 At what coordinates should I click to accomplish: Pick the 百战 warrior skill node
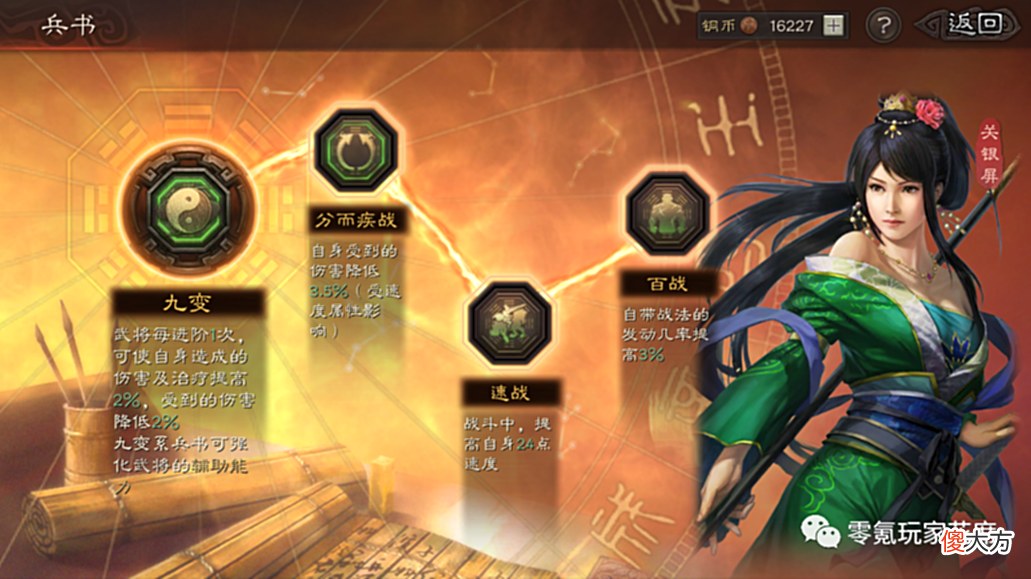[x=667, y=213]
